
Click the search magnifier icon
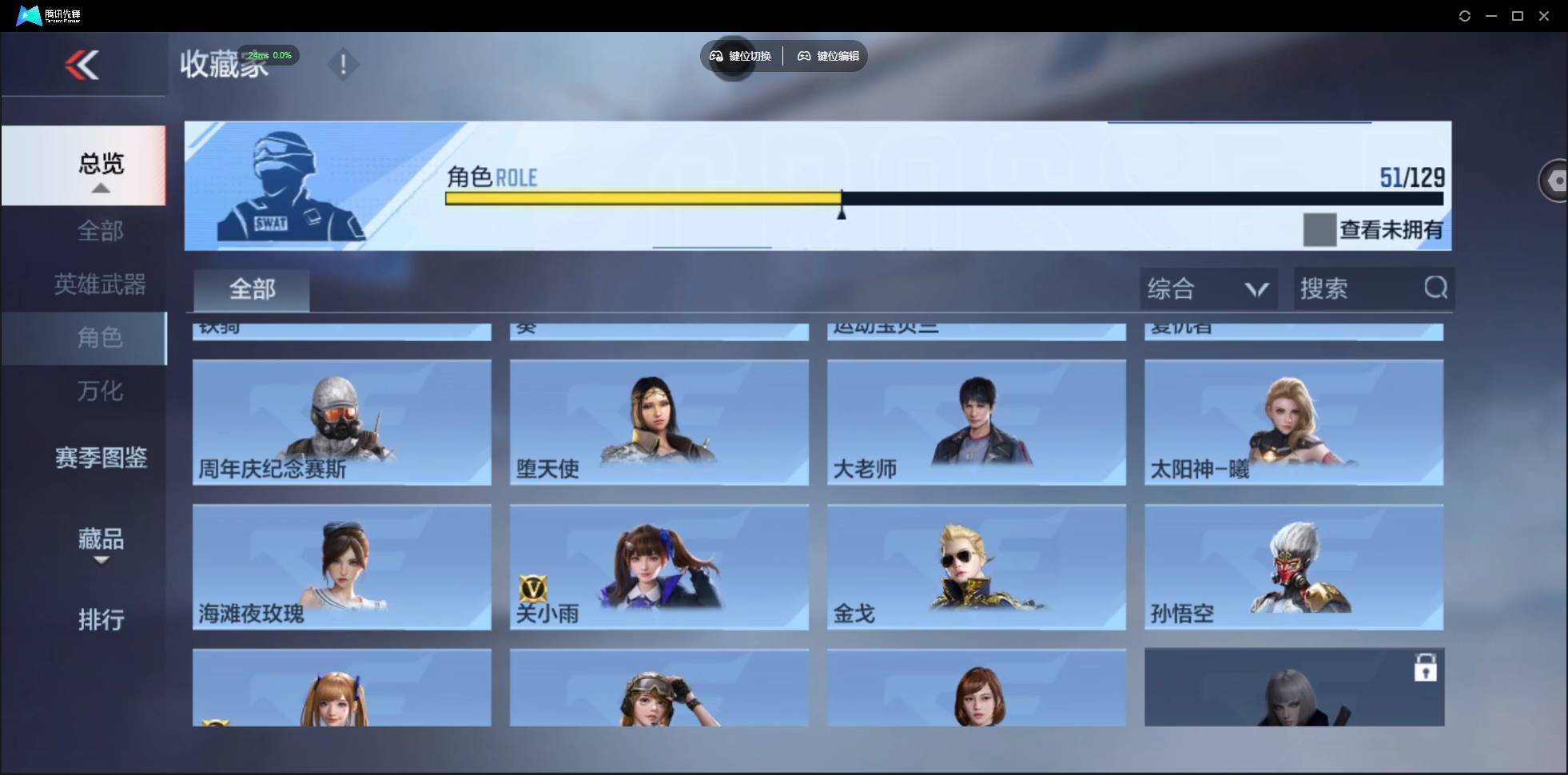click(1435, 288)
